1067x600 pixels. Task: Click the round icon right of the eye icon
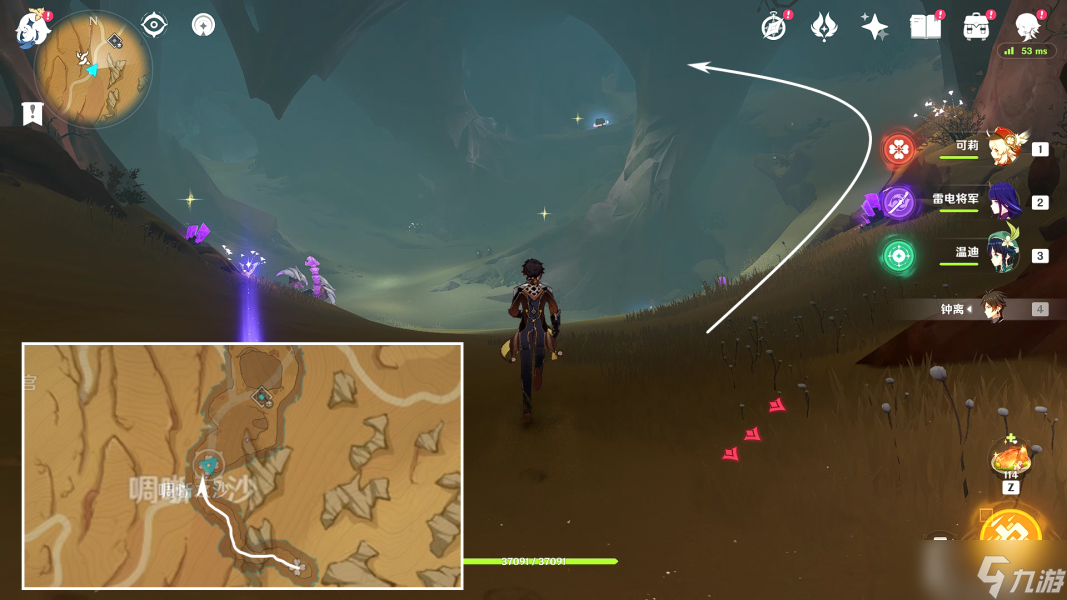point(204,25)
